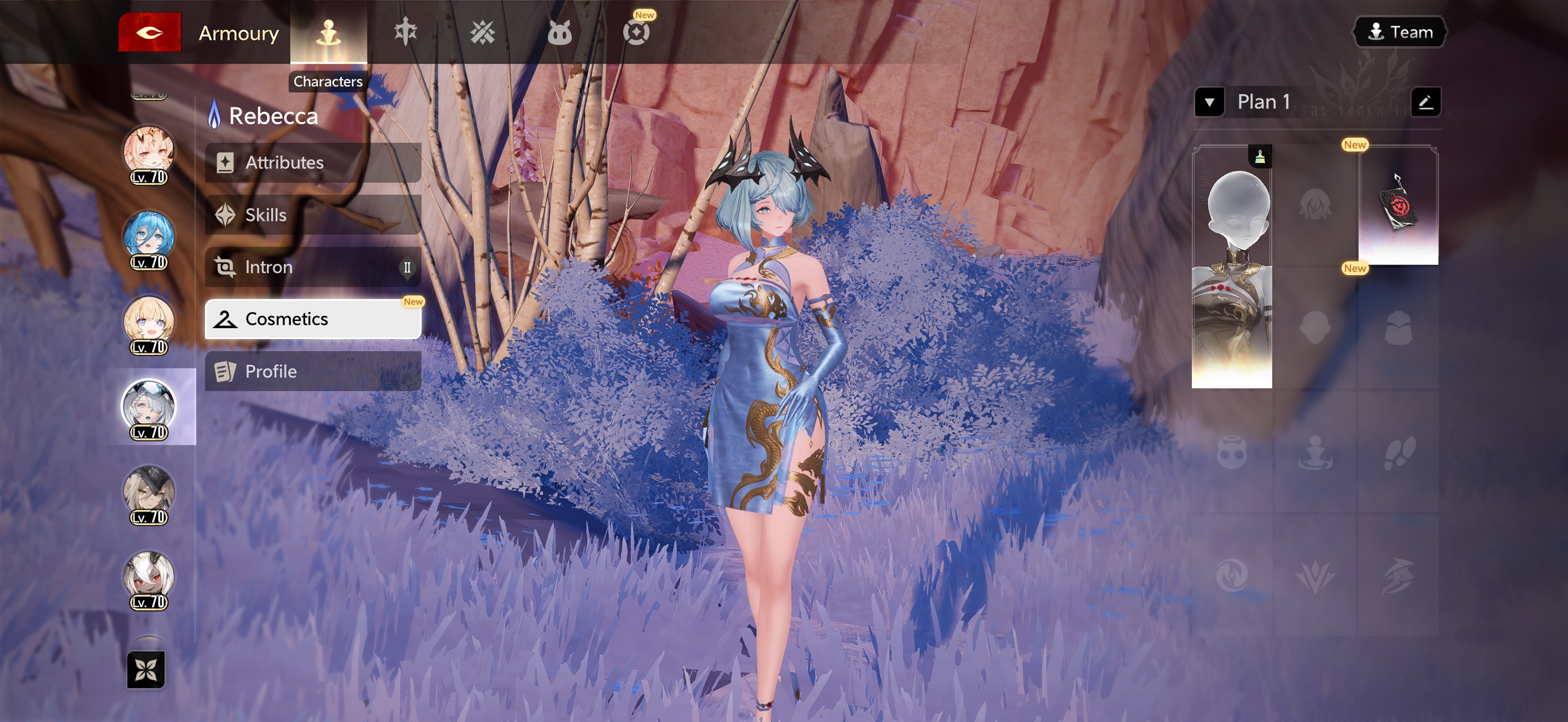Open the Skills menu entry

coord(313,215)
